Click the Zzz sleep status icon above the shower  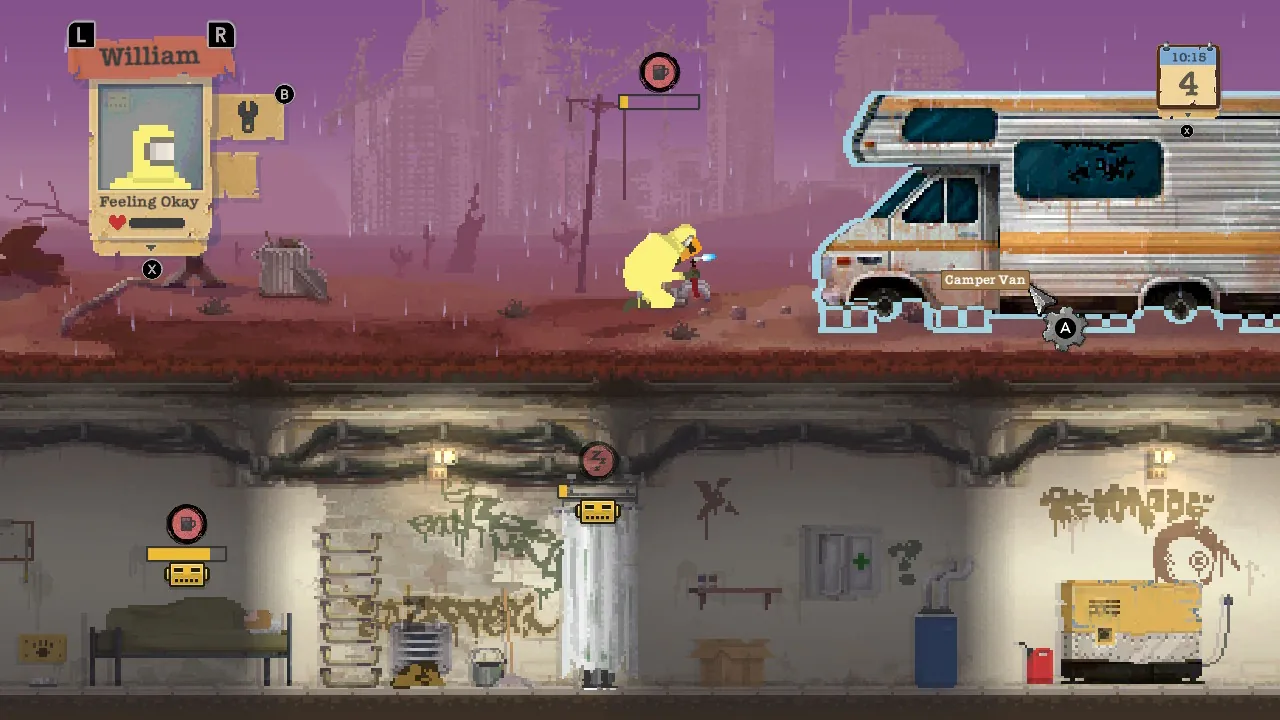tap(596, 461)
